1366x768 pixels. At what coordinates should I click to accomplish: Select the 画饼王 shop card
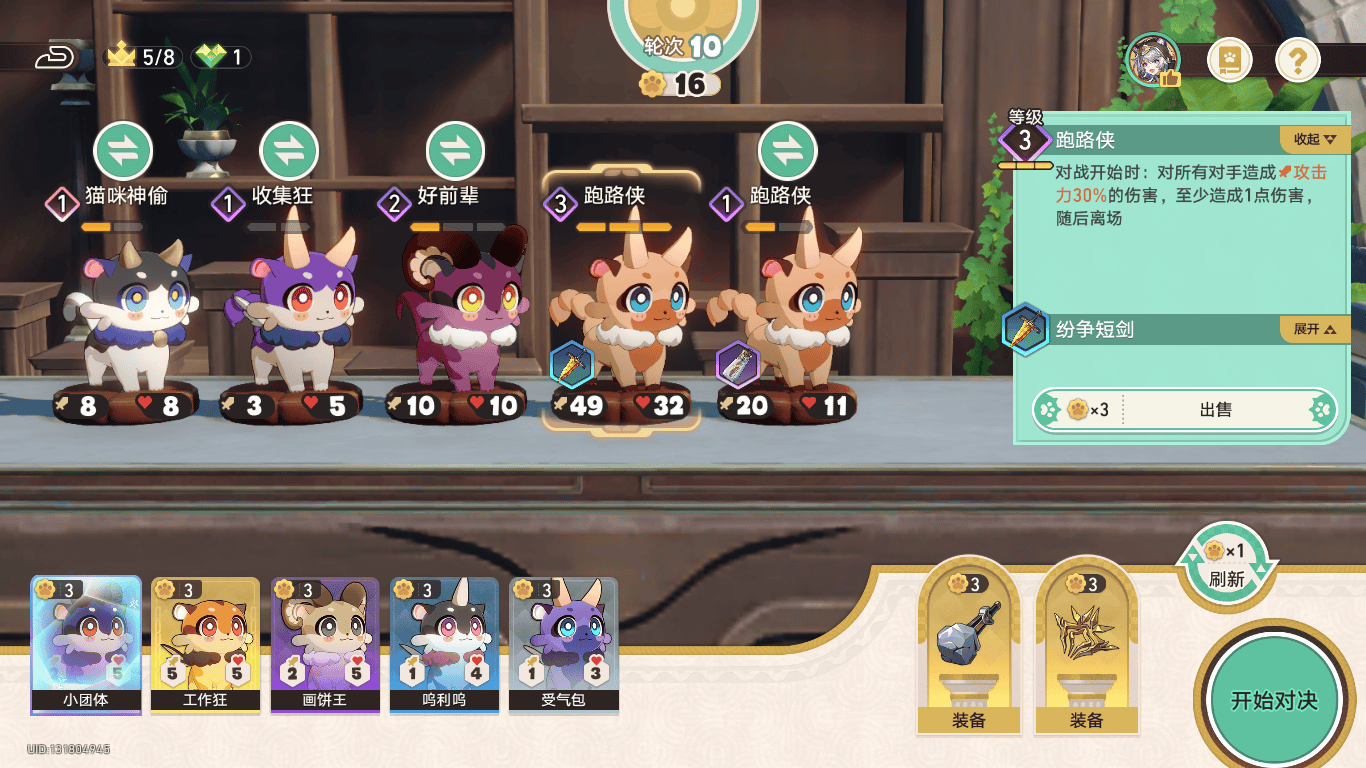pos(325,645)
